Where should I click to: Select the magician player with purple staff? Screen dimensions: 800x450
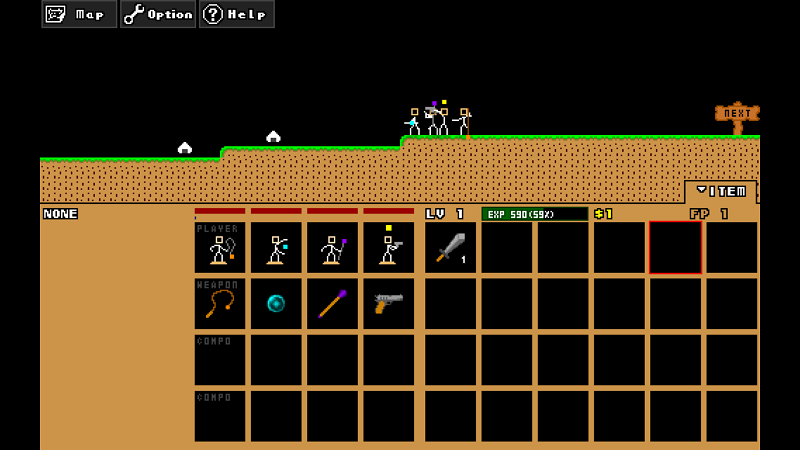(332, 248)
